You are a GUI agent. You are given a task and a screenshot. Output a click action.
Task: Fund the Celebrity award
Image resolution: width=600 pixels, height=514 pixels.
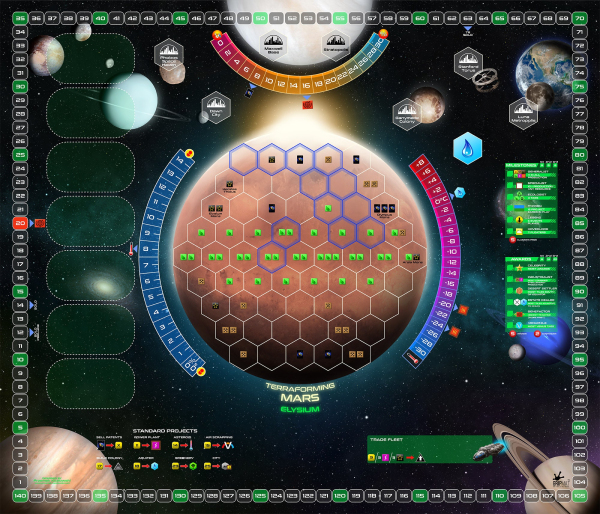coord(536,265)
